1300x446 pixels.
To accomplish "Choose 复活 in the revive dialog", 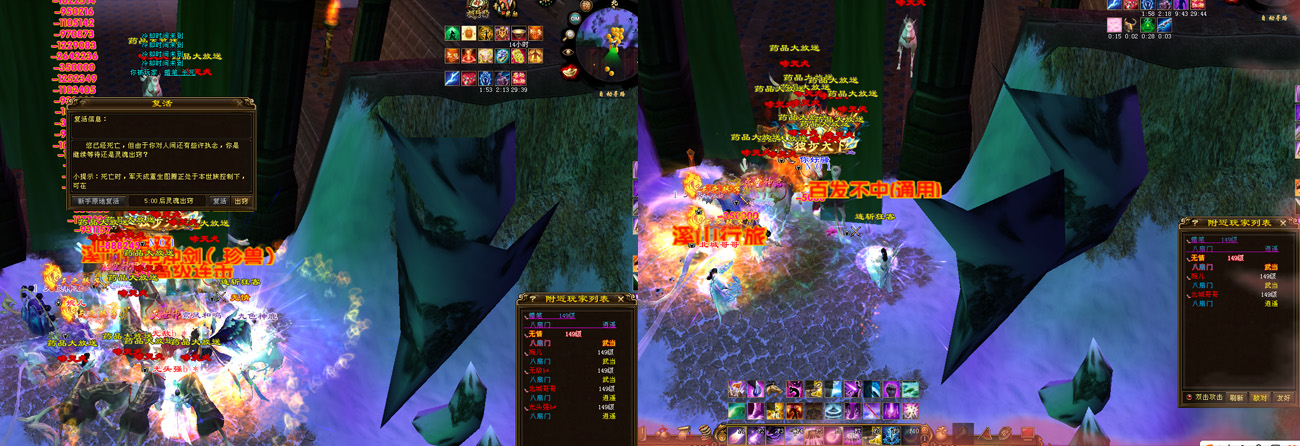I will [x=219, y=201].
